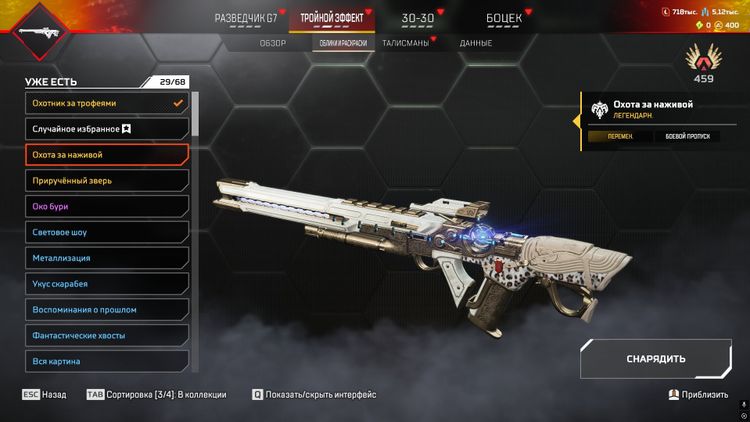The image size is (750, 422).
Task: Click the Назад back option
Action: [44, 395]
